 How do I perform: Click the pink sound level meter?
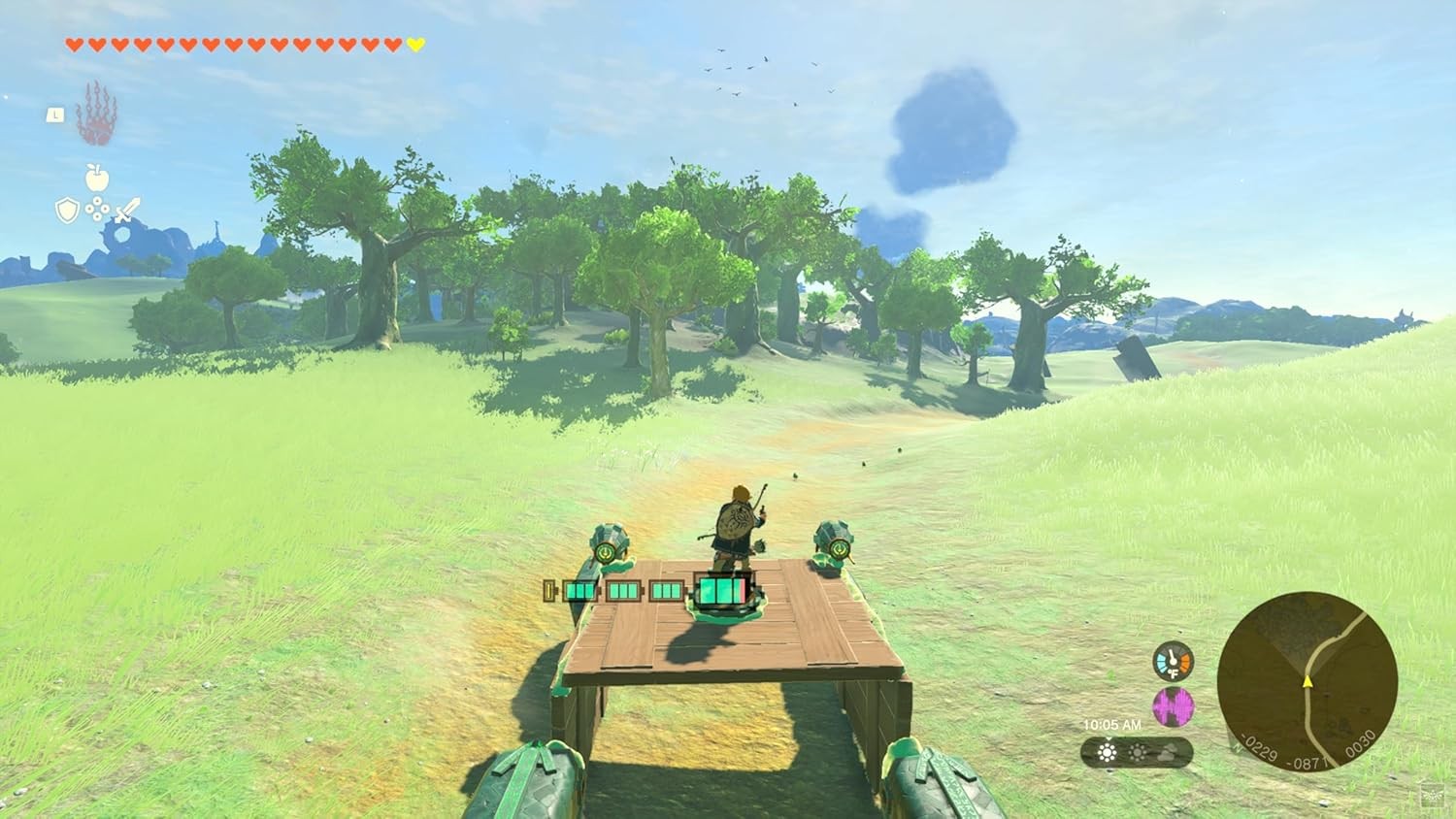tap(1173, 707)
